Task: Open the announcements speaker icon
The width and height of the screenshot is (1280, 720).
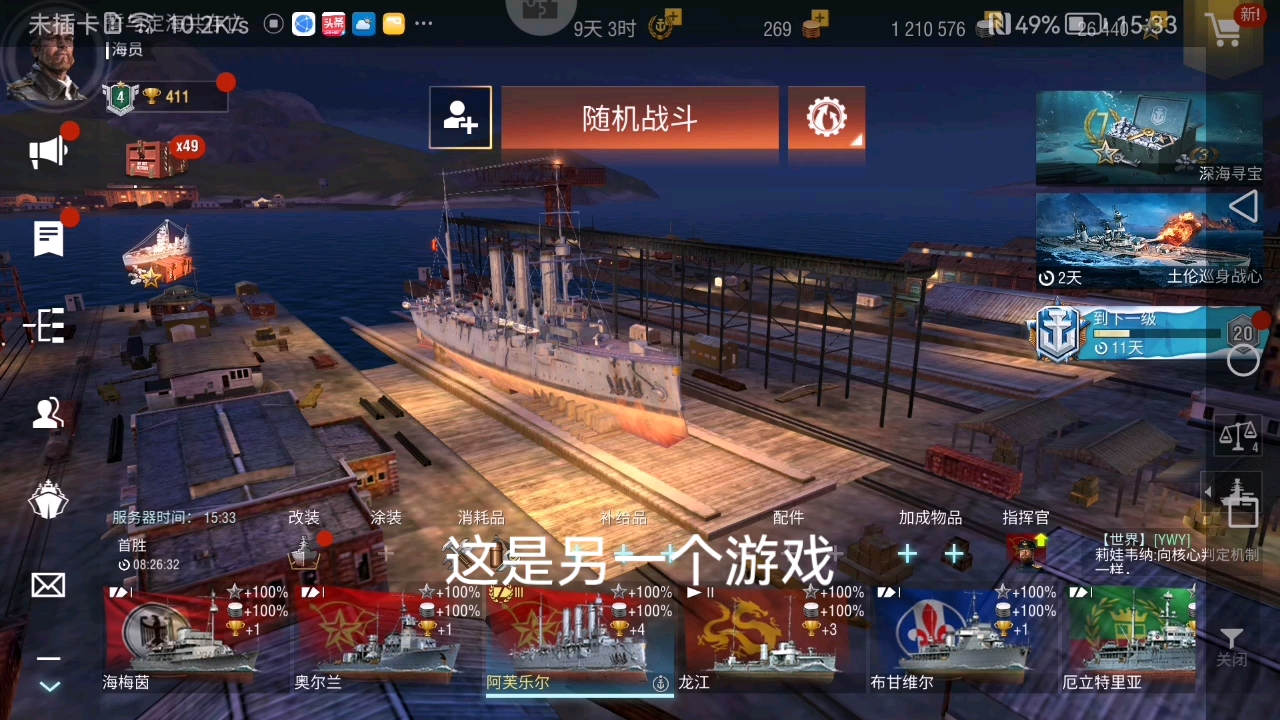Action: [48, 150]
